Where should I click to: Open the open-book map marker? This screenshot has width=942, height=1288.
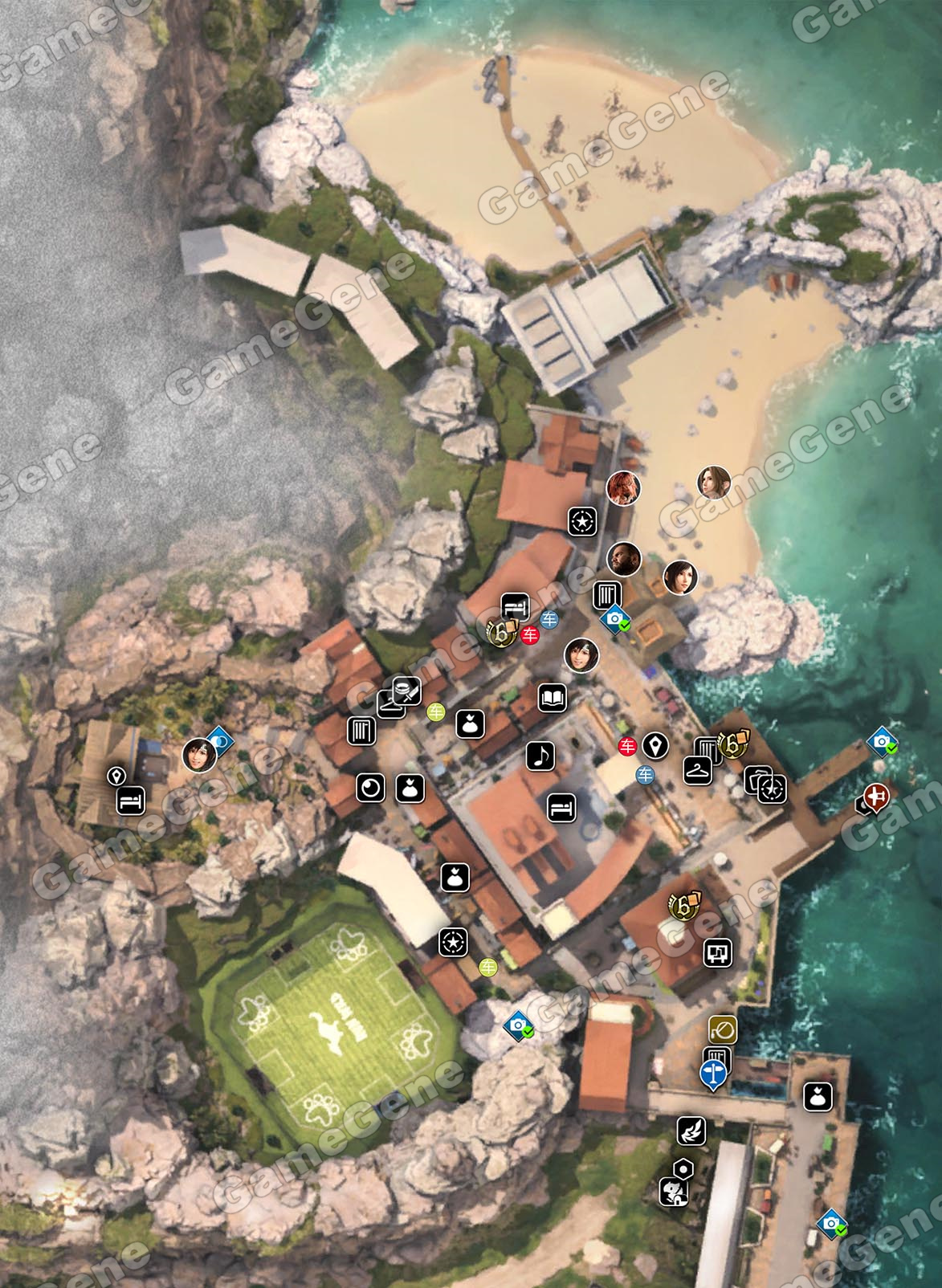click(x=553, y=699)
